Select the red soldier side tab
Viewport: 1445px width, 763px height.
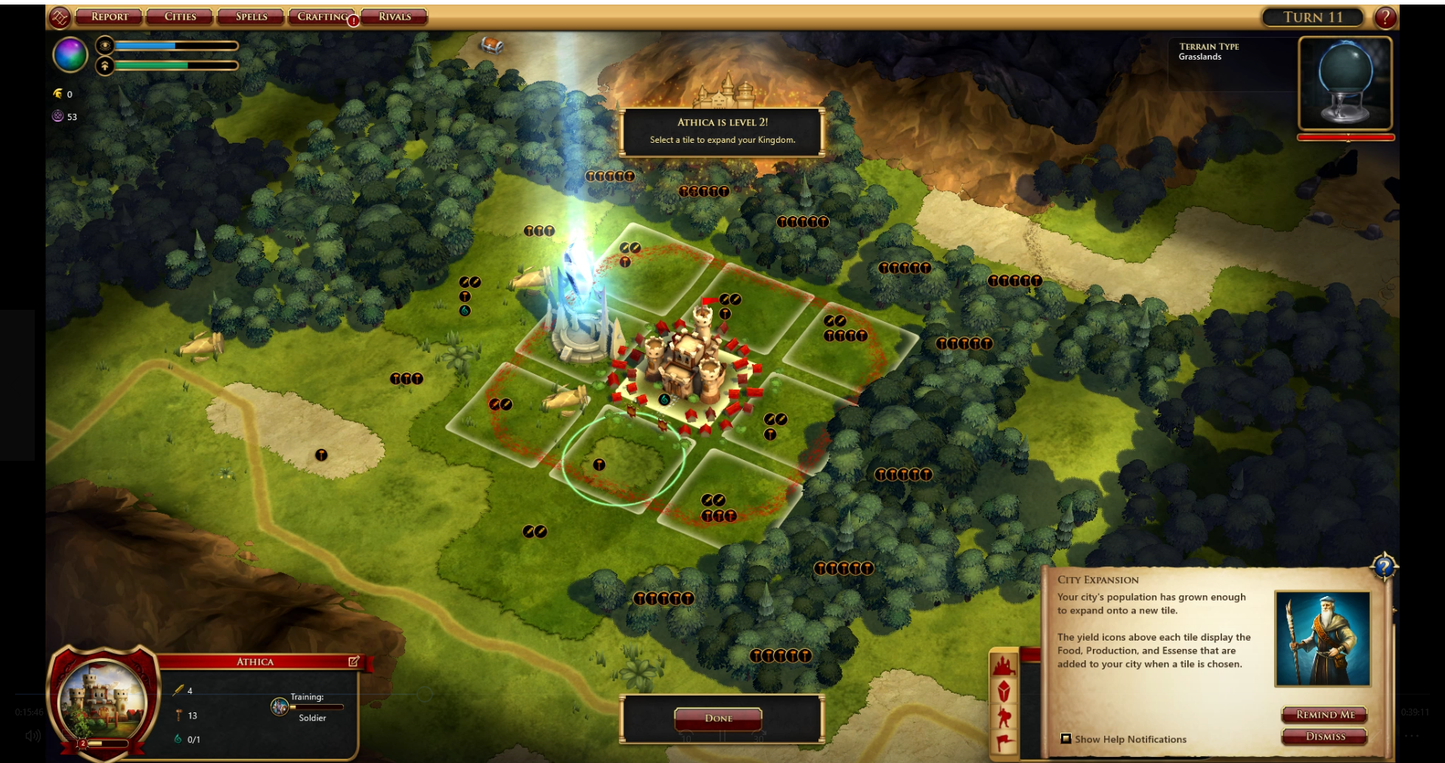1004,718
